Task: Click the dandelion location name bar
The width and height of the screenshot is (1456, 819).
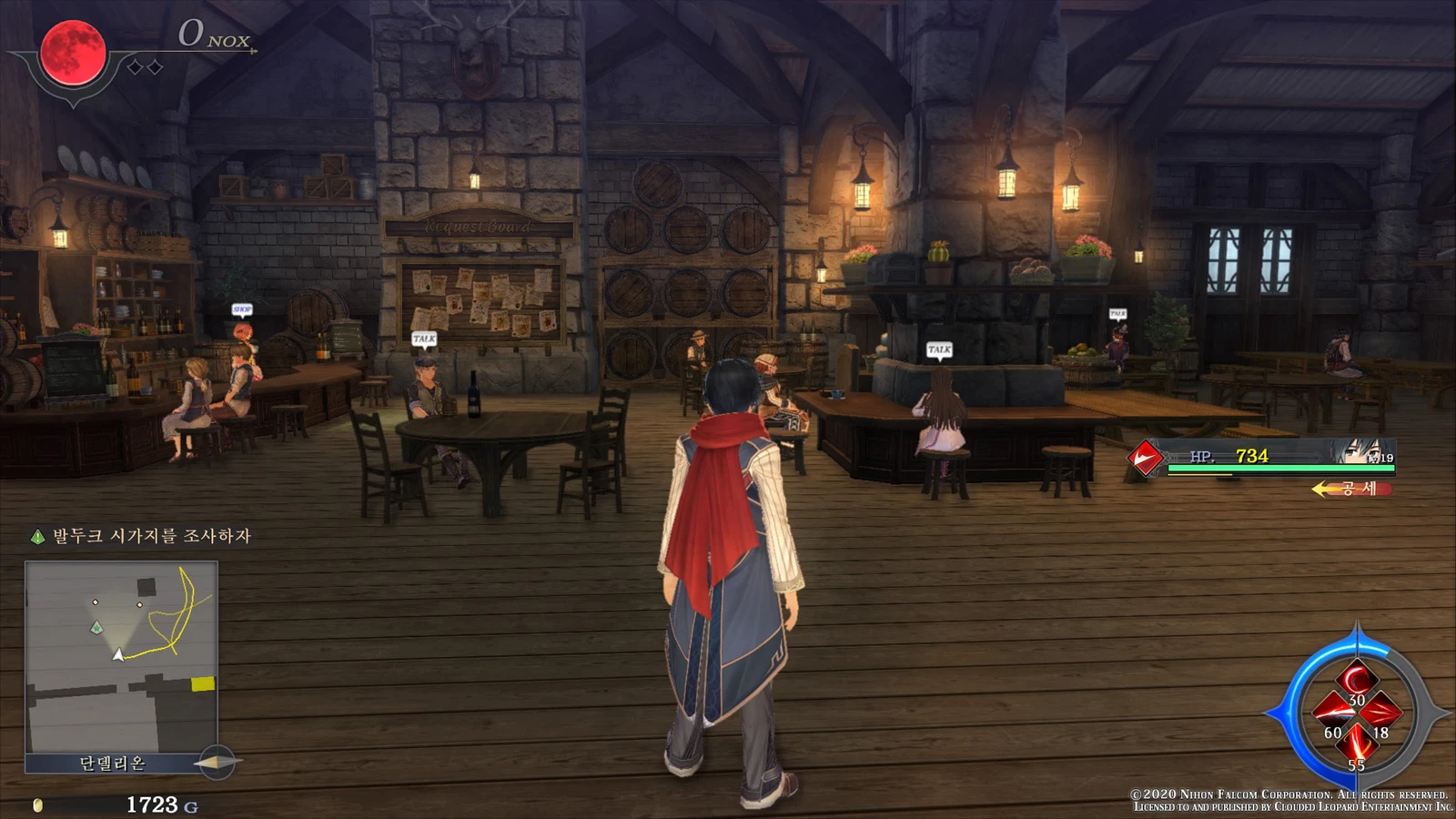Action: pos(113,763)
